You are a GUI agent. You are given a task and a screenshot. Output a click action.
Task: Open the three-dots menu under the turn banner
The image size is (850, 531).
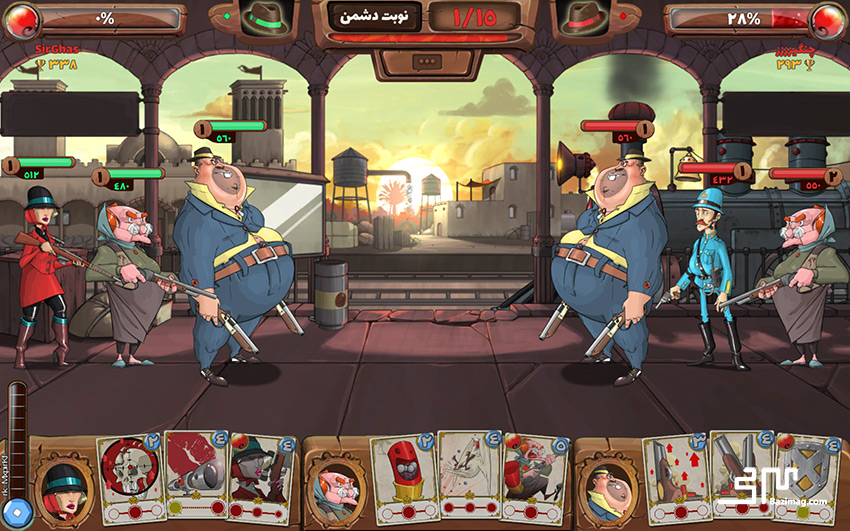pos(424,61)
